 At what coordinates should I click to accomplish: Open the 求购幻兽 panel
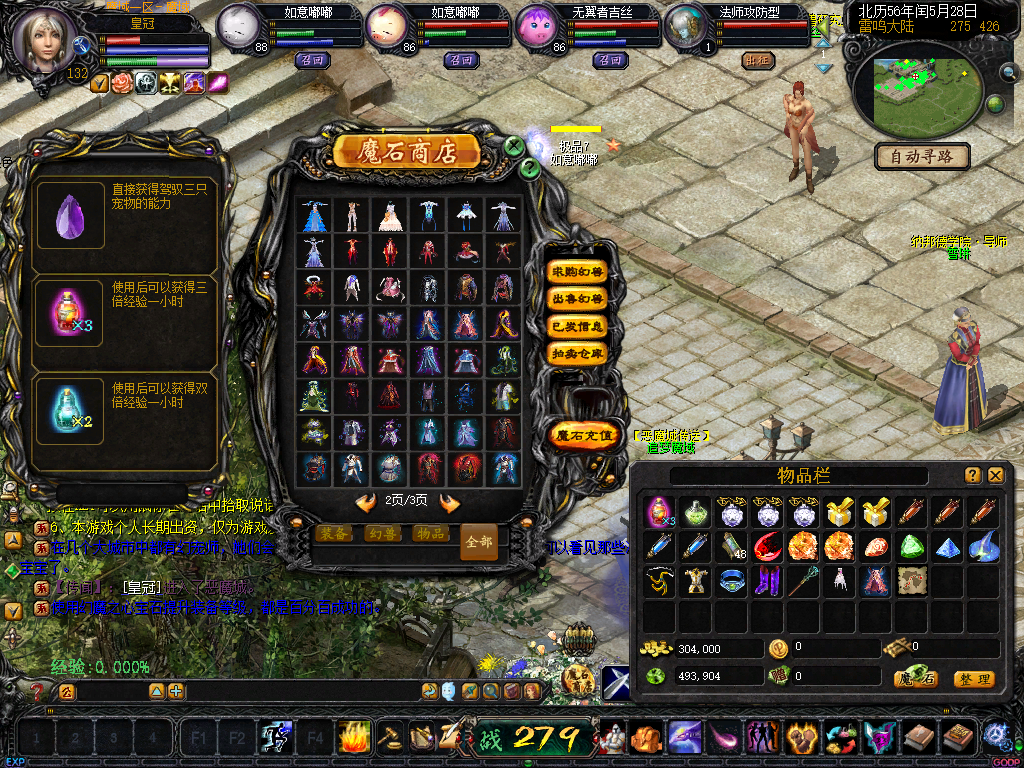(578, 272)
